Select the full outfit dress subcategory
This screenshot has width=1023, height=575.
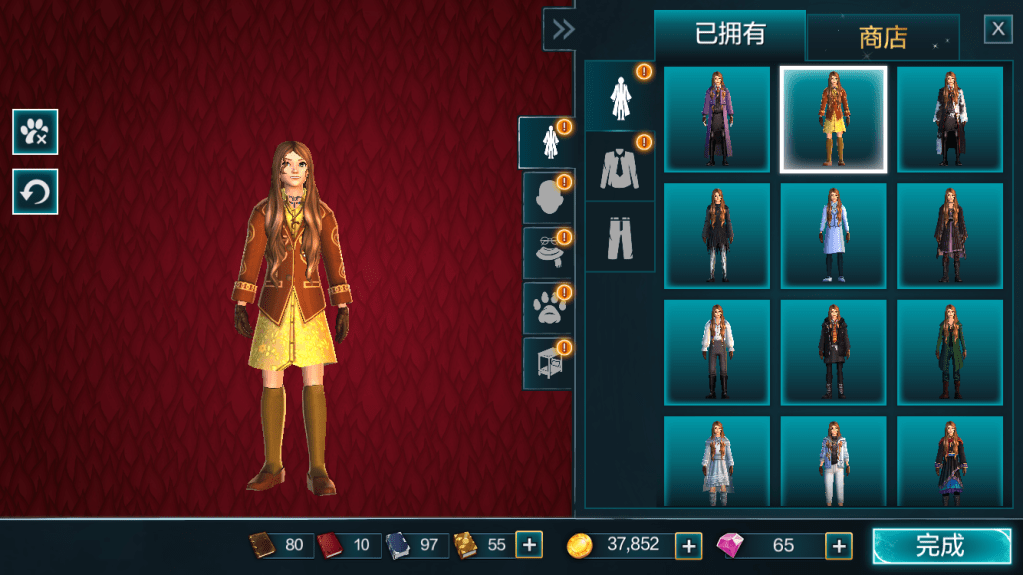[x=619, y=96]
